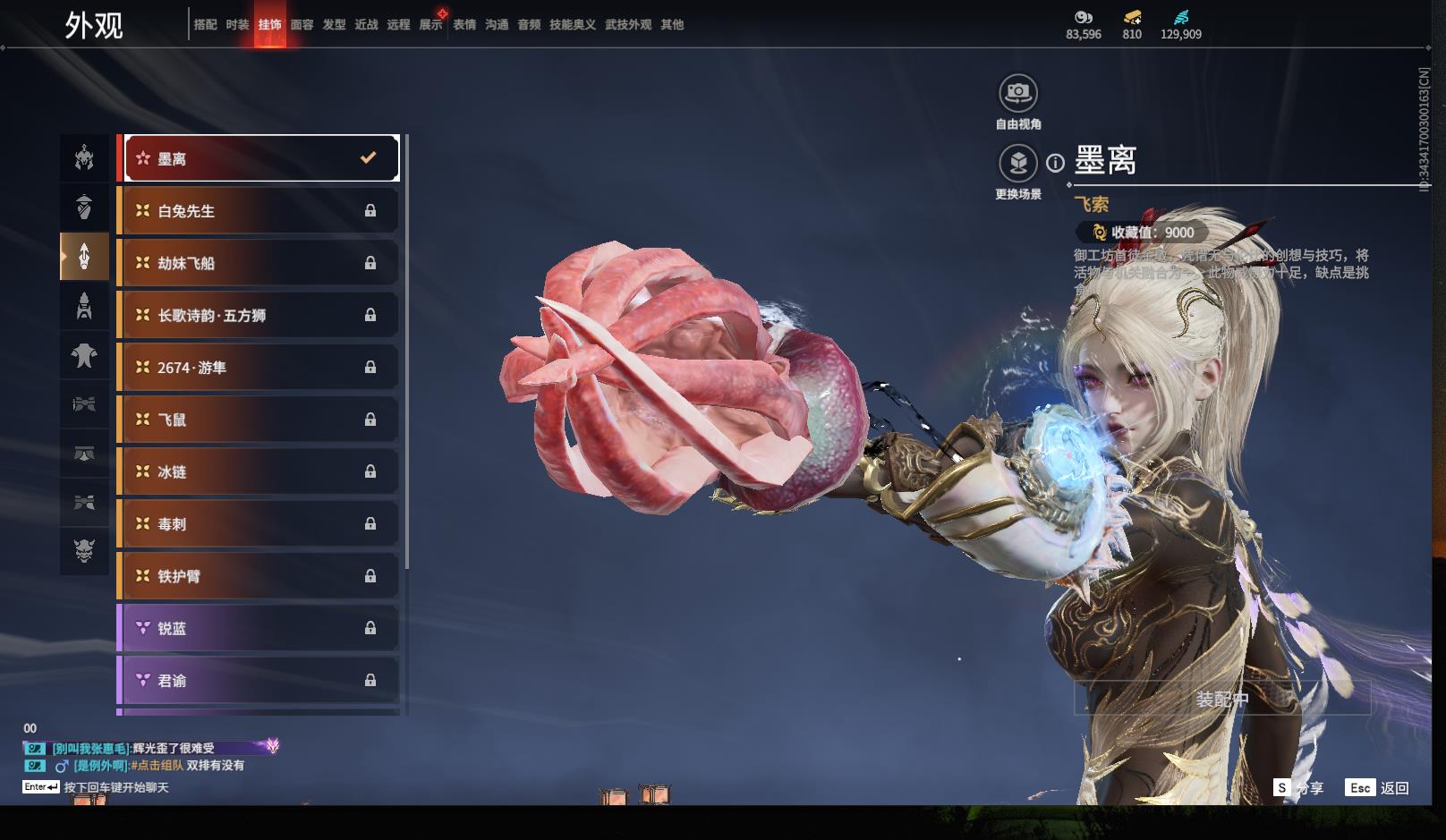Viewport: 1446px width, 840px height.
Task: Click the 装配中 equip button
Action: point(1222,699)
